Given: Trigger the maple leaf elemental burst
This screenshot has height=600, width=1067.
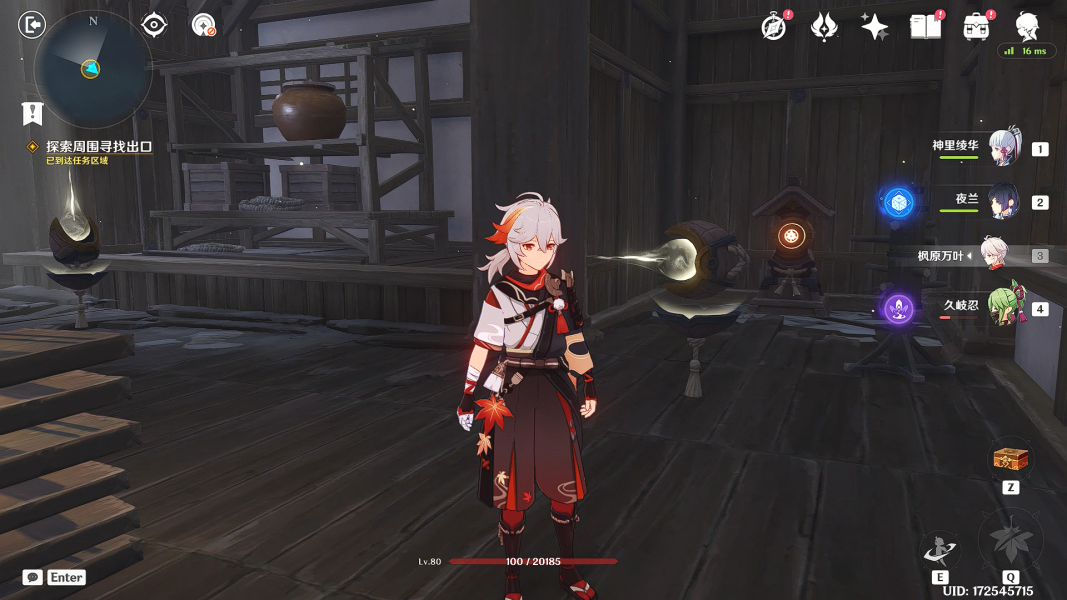Looking at the screenshot, I should (x=1010, y=541).
